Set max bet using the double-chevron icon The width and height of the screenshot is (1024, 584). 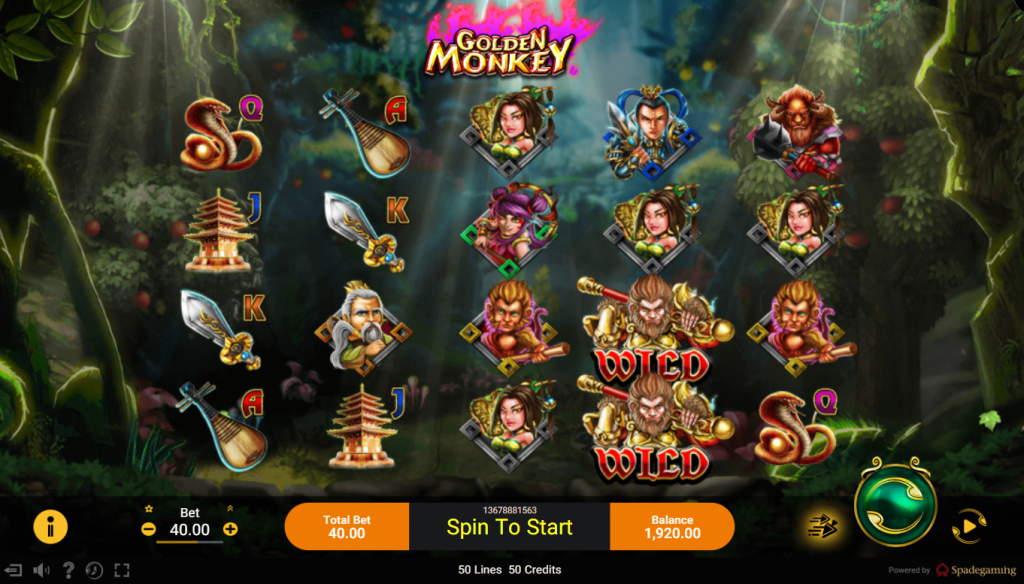231,509
